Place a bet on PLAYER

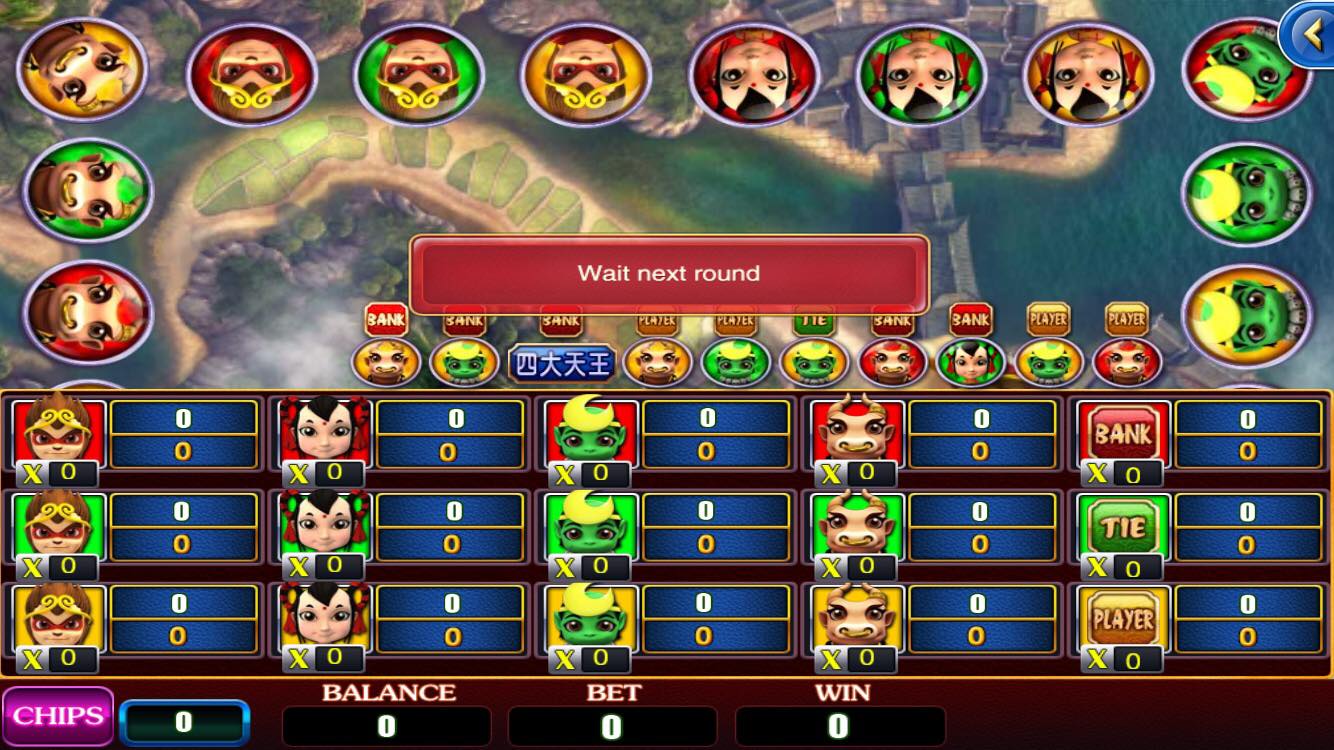pyautogui.click(x=1124, y=619)
